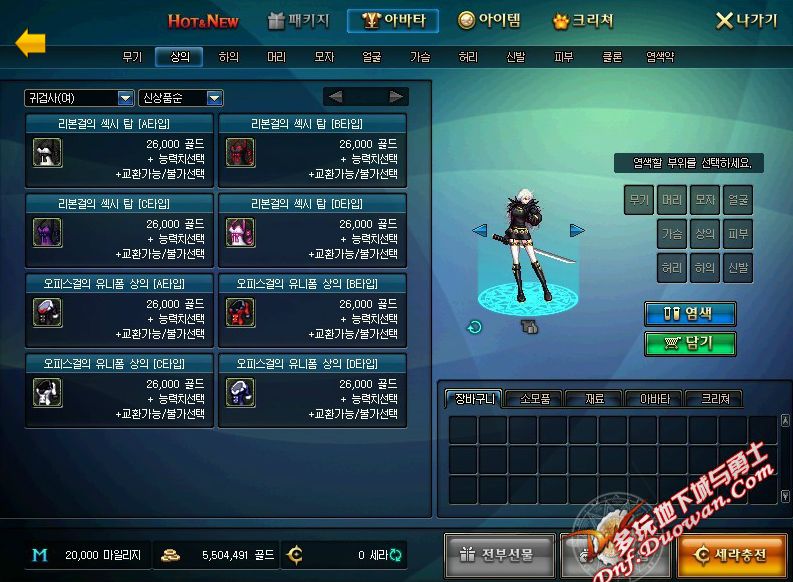Open the 크리쳐 inventory tab
The width and height of the screenshot is (793, 582).
point(714,398)
